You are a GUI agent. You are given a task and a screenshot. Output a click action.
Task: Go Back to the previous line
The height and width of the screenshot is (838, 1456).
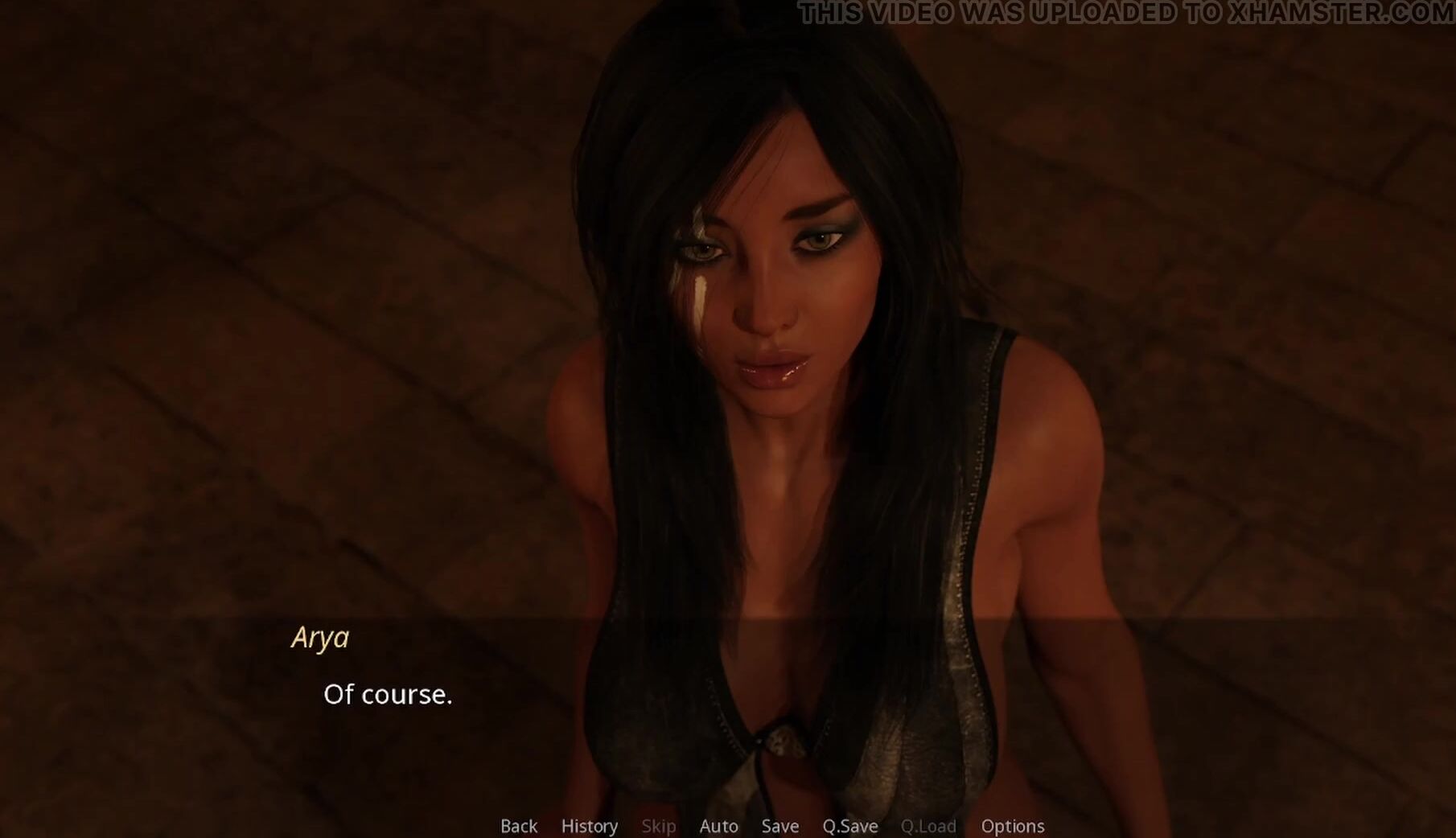tap(519, 826)
